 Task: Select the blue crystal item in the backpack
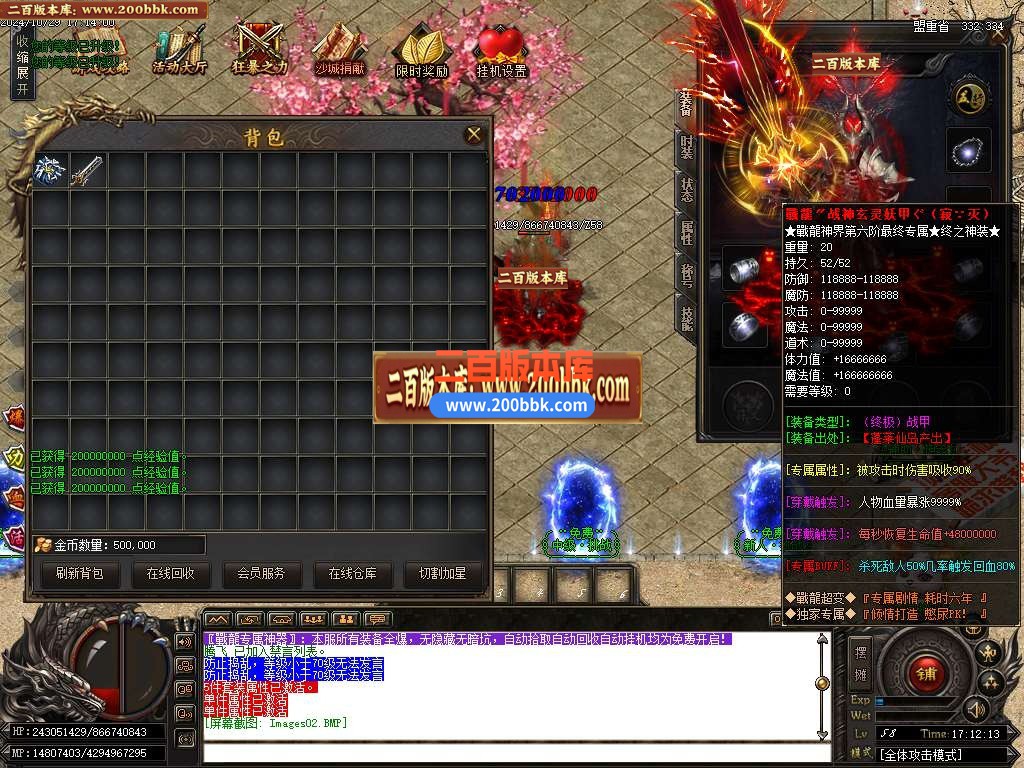click(x=49, y=170)
